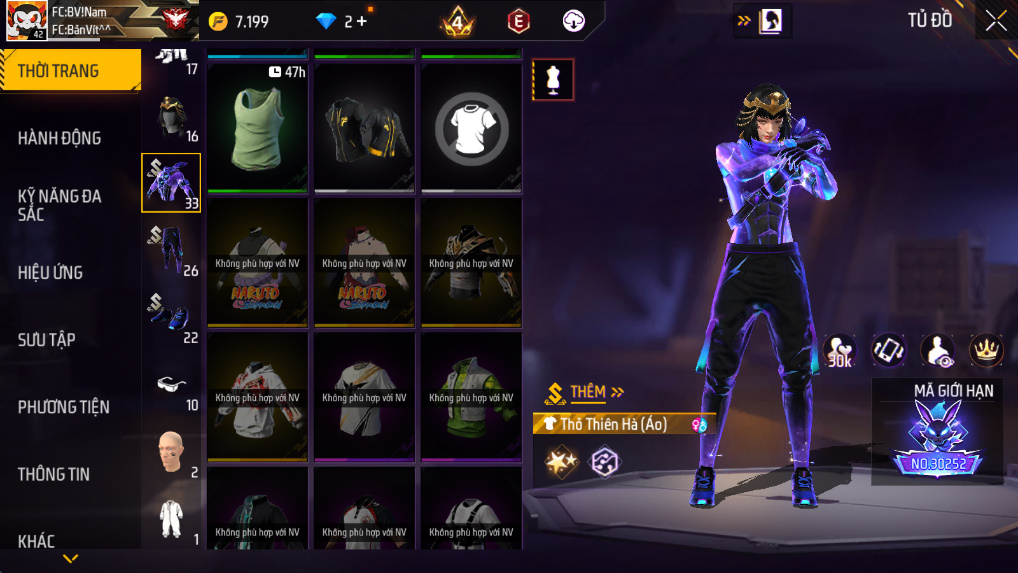Go to the Sưu Tập tab
1018x573 pixels.
pos(46,340)
